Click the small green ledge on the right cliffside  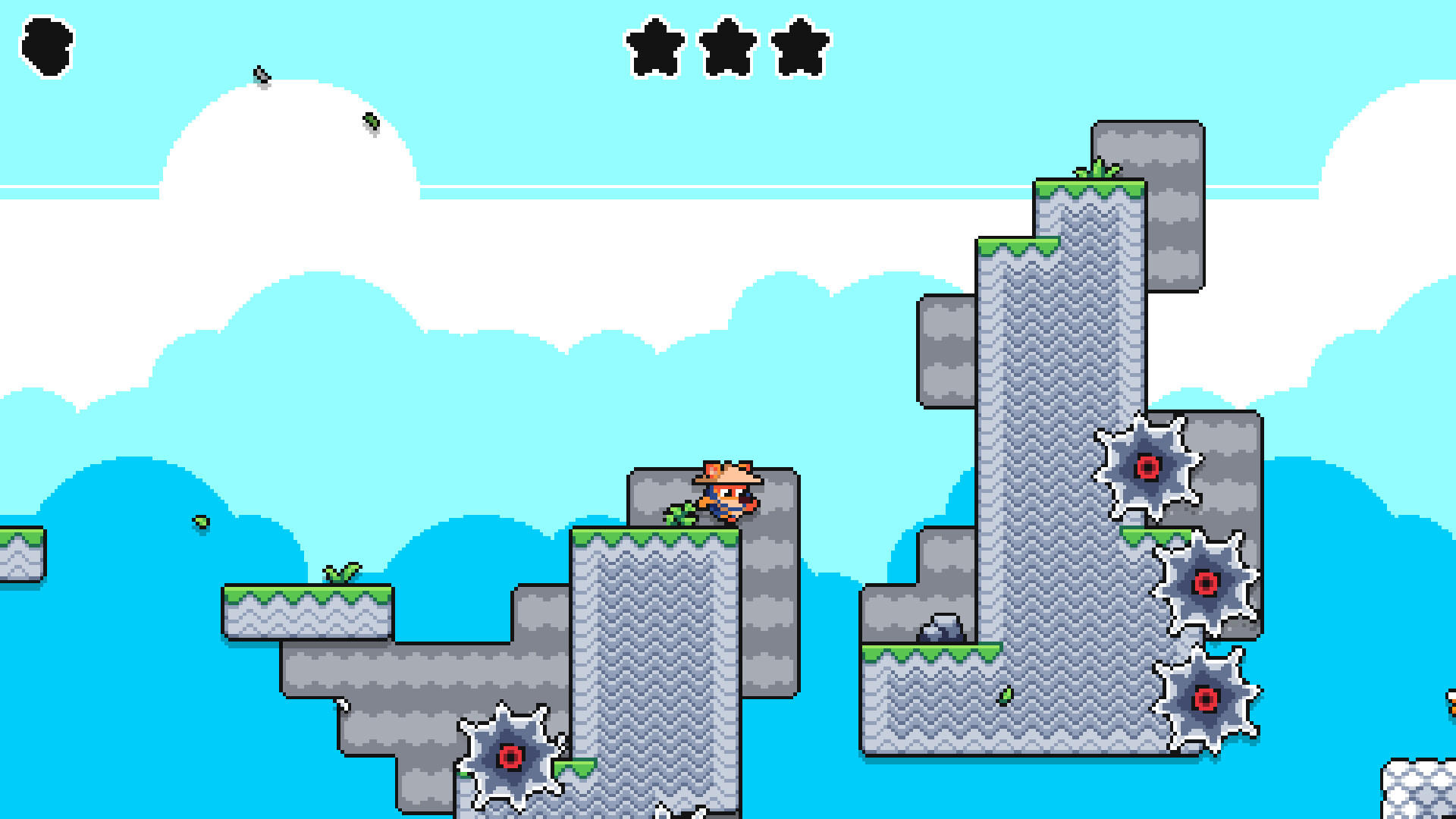click(x=1155, y=535)
